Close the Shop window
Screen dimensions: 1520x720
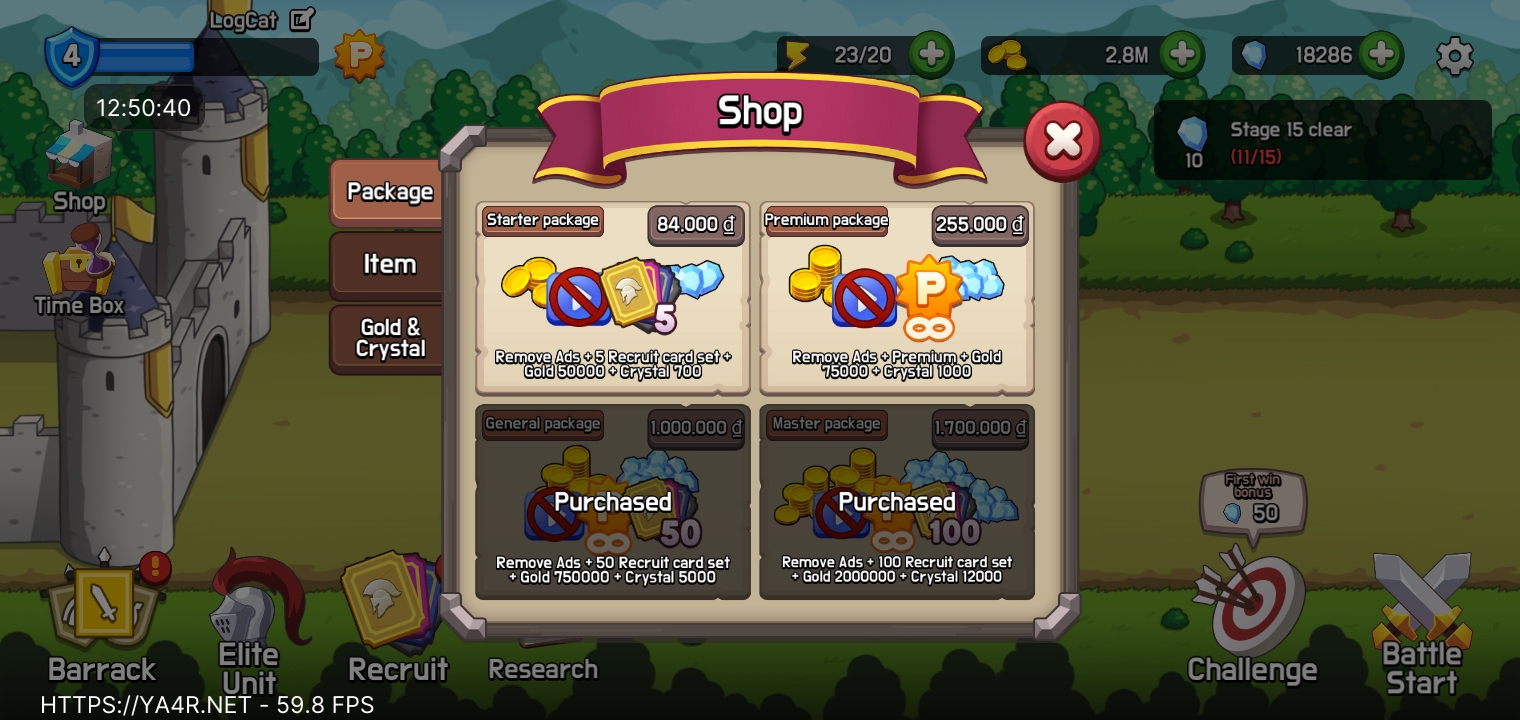click(1062, 141)
